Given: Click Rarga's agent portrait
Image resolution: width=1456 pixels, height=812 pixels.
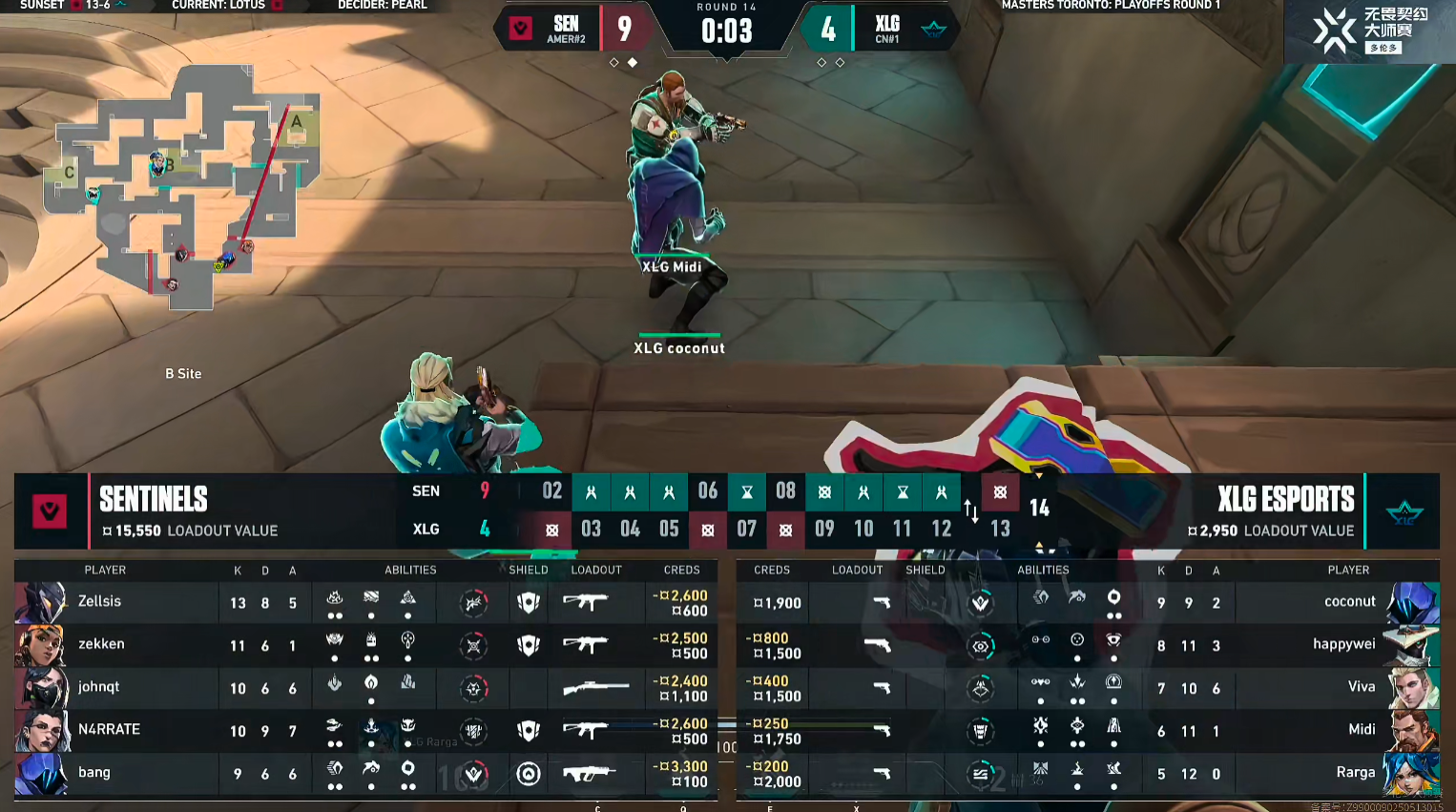Looking at the screenshot, I should point(1411,773).
